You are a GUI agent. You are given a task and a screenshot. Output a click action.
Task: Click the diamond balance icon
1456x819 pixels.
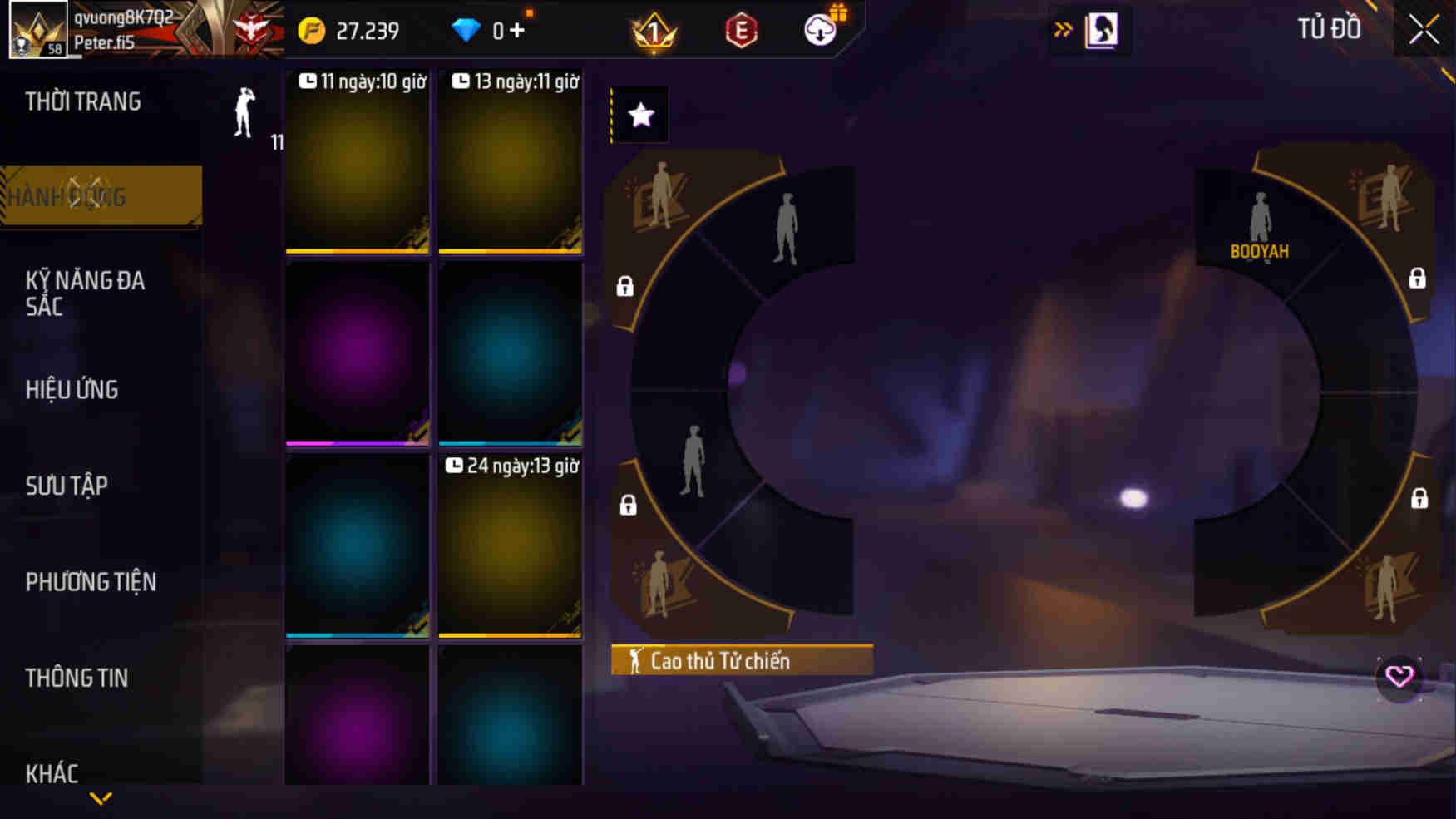pyautogui.click(x=470, y=29)
